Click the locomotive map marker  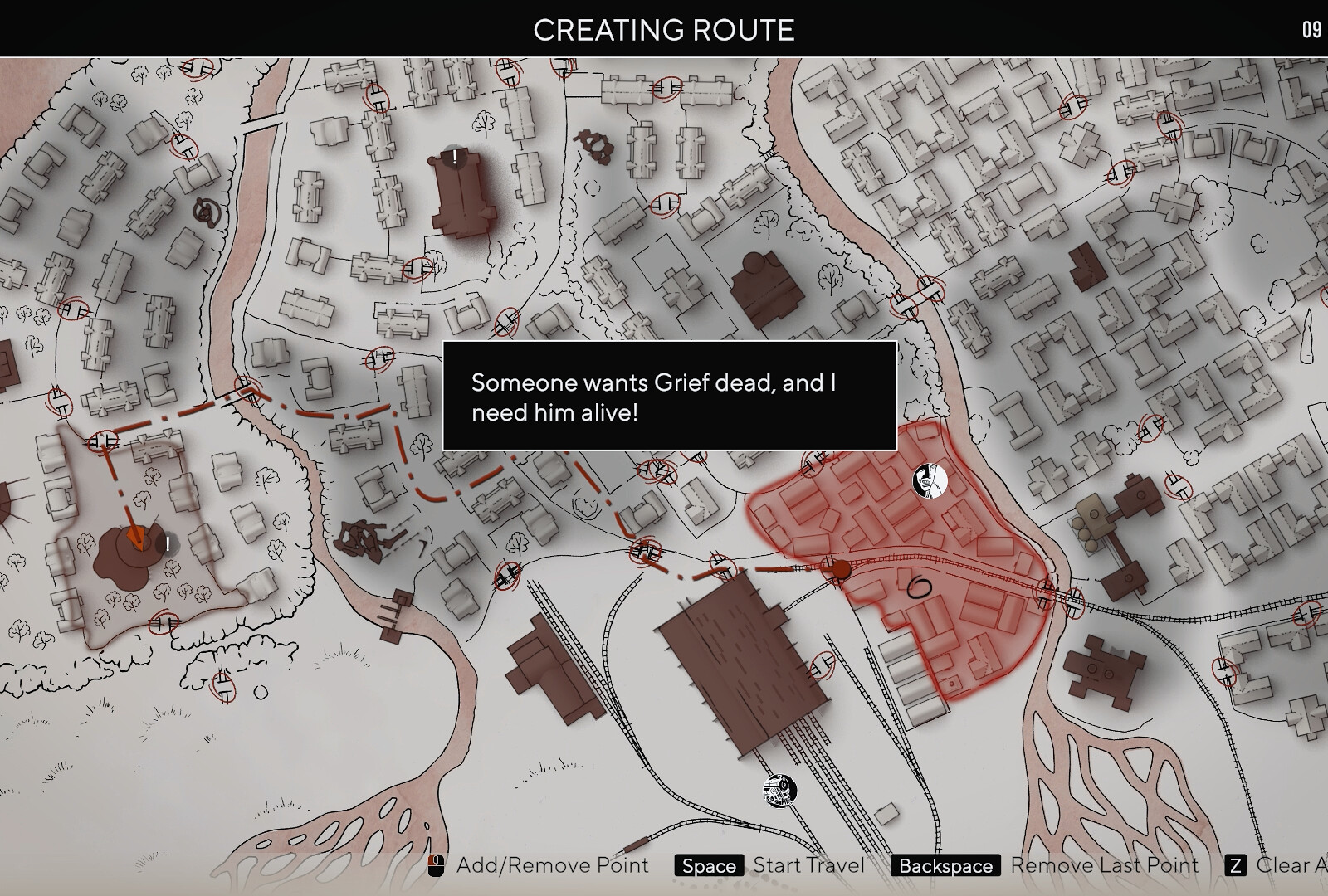[x=779, y=790]
